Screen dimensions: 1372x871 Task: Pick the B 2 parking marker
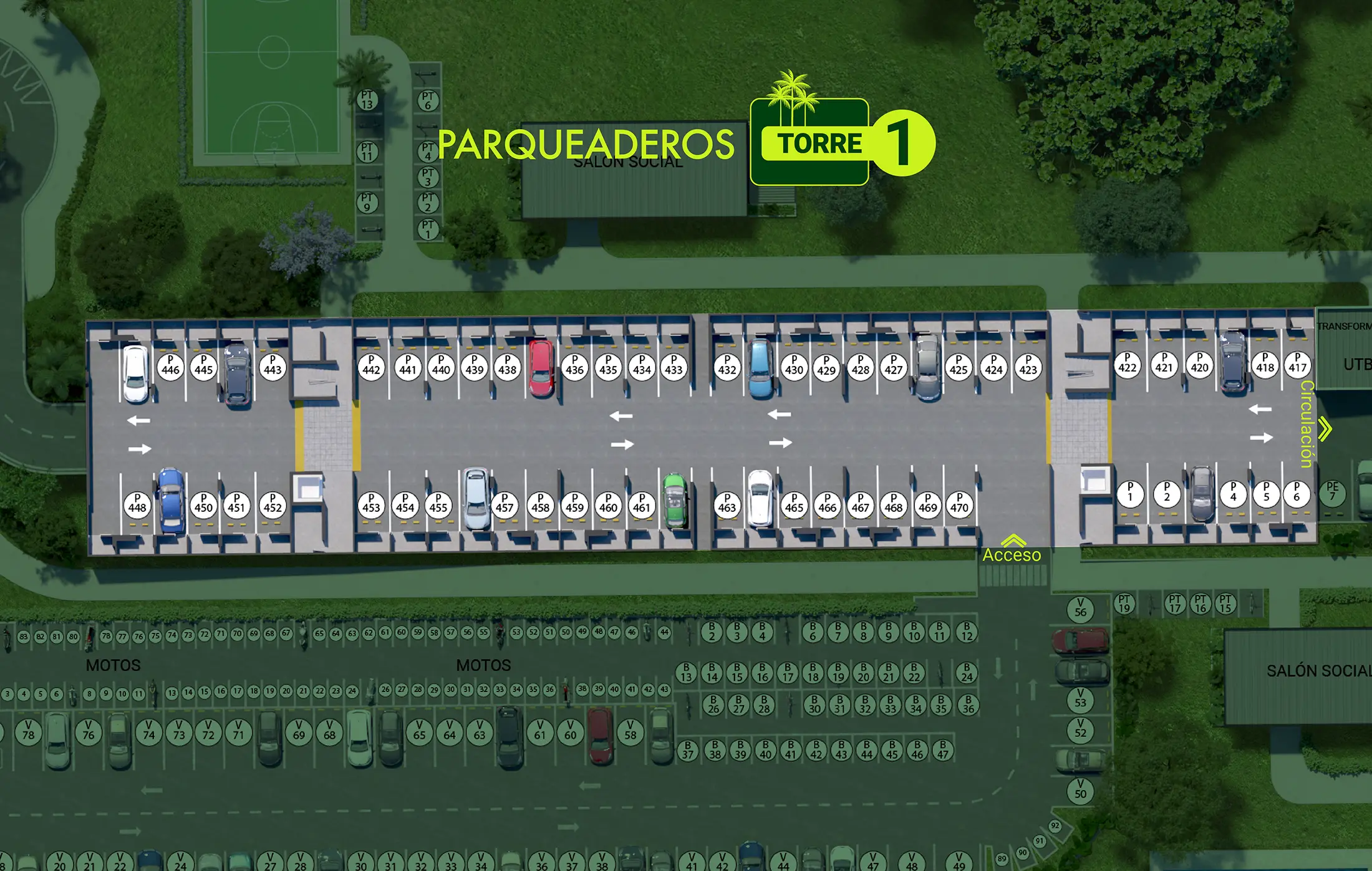click(x=712, y=632)
